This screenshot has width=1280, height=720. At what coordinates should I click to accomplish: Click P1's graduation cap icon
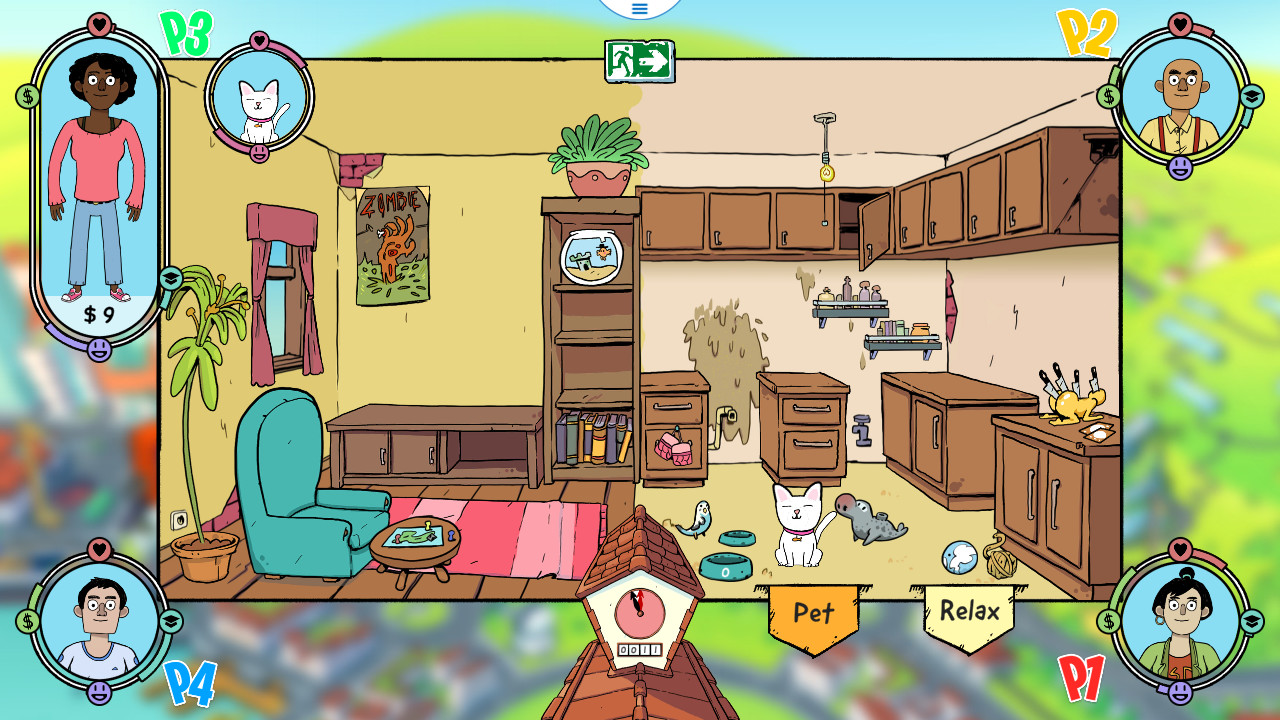pos(1252,621)
